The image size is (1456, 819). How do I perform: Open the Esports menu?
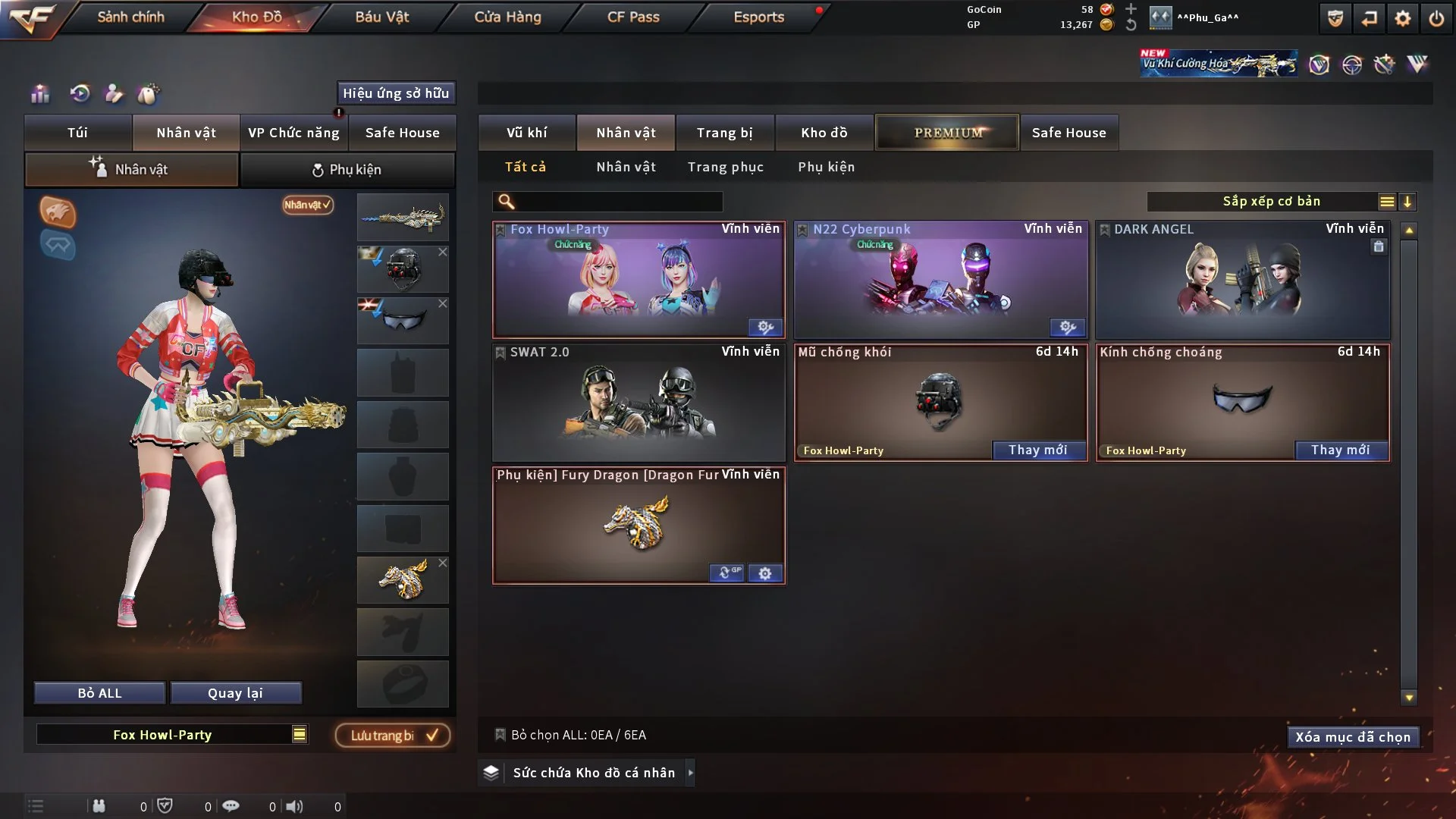758,17
